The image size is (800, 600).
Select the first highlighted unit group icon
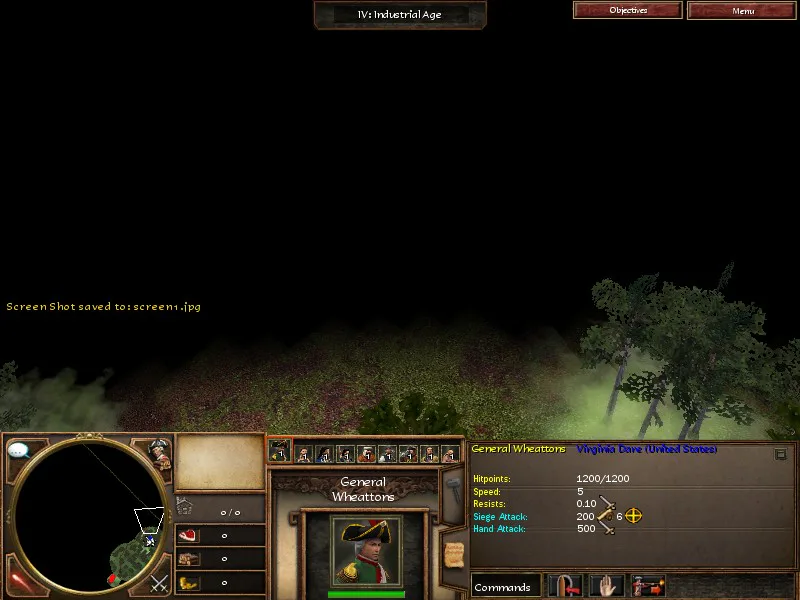pos(280,451)
